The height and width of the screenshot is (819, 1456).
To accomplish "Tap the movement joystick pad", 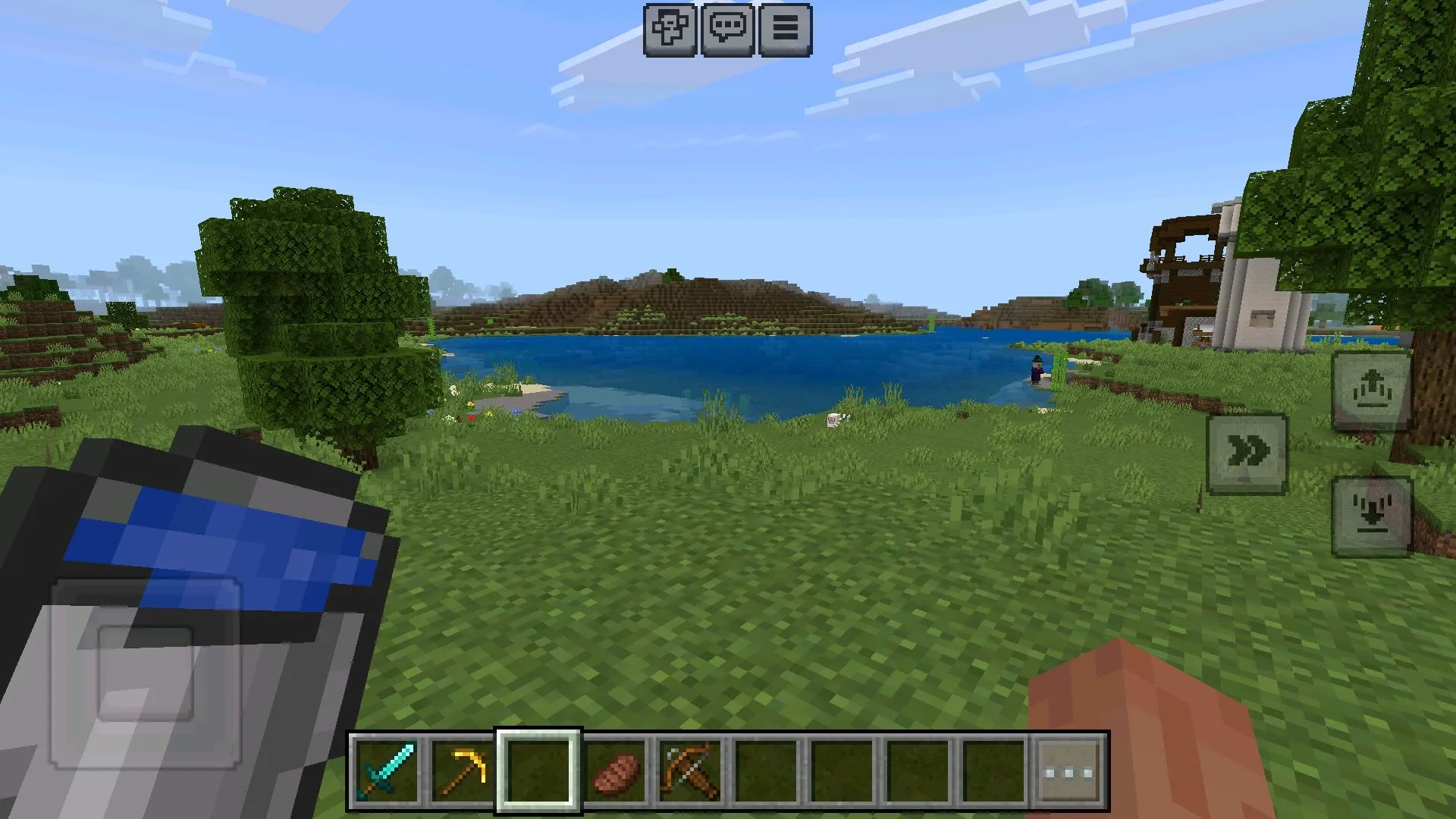I will [146, 673].
